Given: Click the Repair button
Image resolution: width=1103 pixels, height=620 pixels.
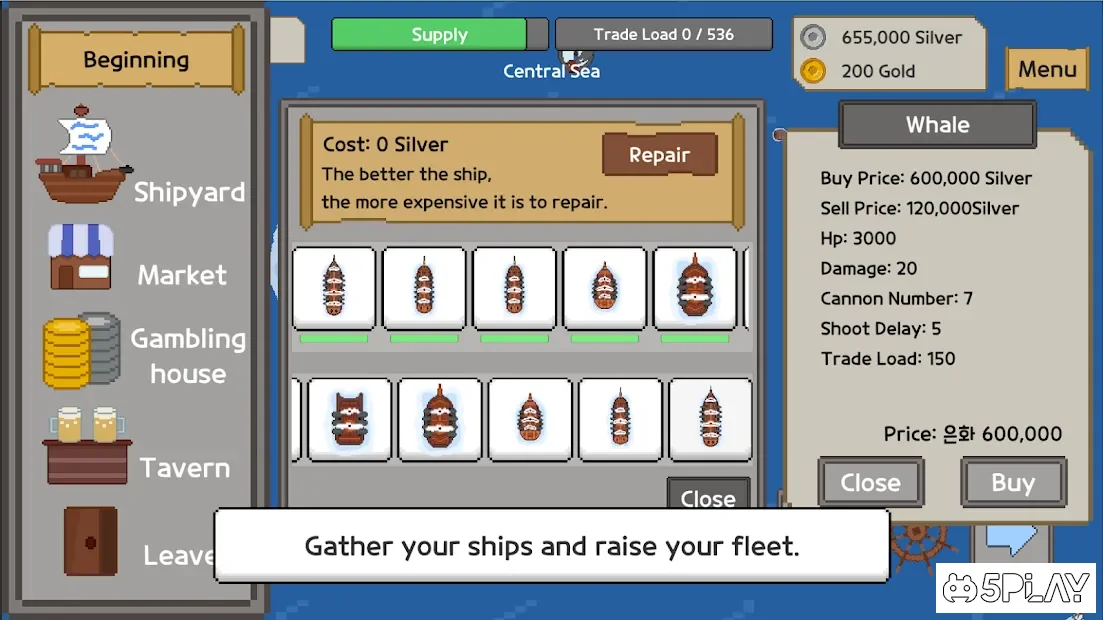Looking at the screenshot, I should click(659, 155).
